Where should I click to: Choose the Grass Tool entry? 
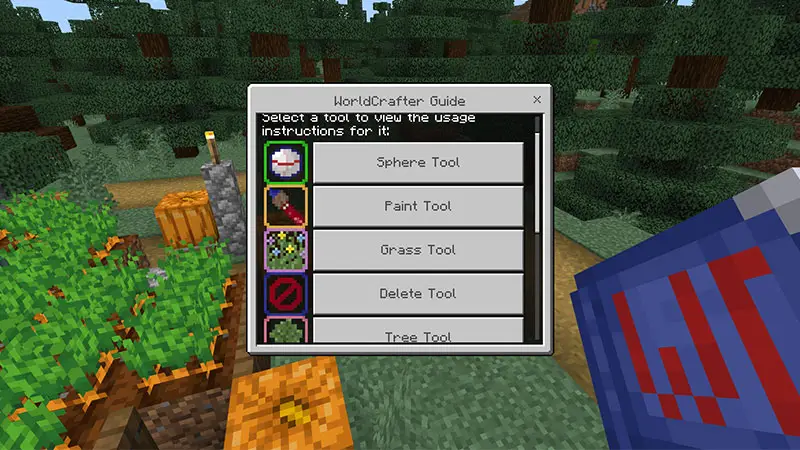(418, 250)
